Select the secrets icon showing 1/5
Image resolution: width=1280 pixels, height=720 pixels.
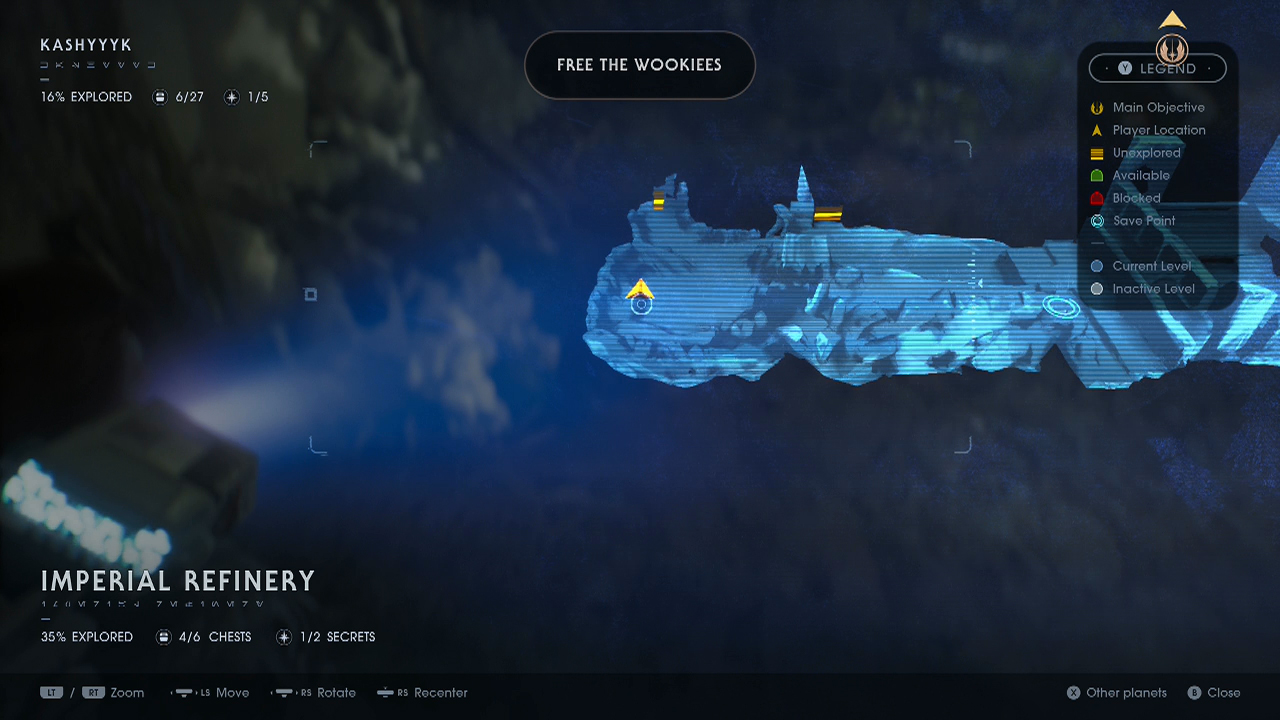pyautogui.click(x=232, y=96)
